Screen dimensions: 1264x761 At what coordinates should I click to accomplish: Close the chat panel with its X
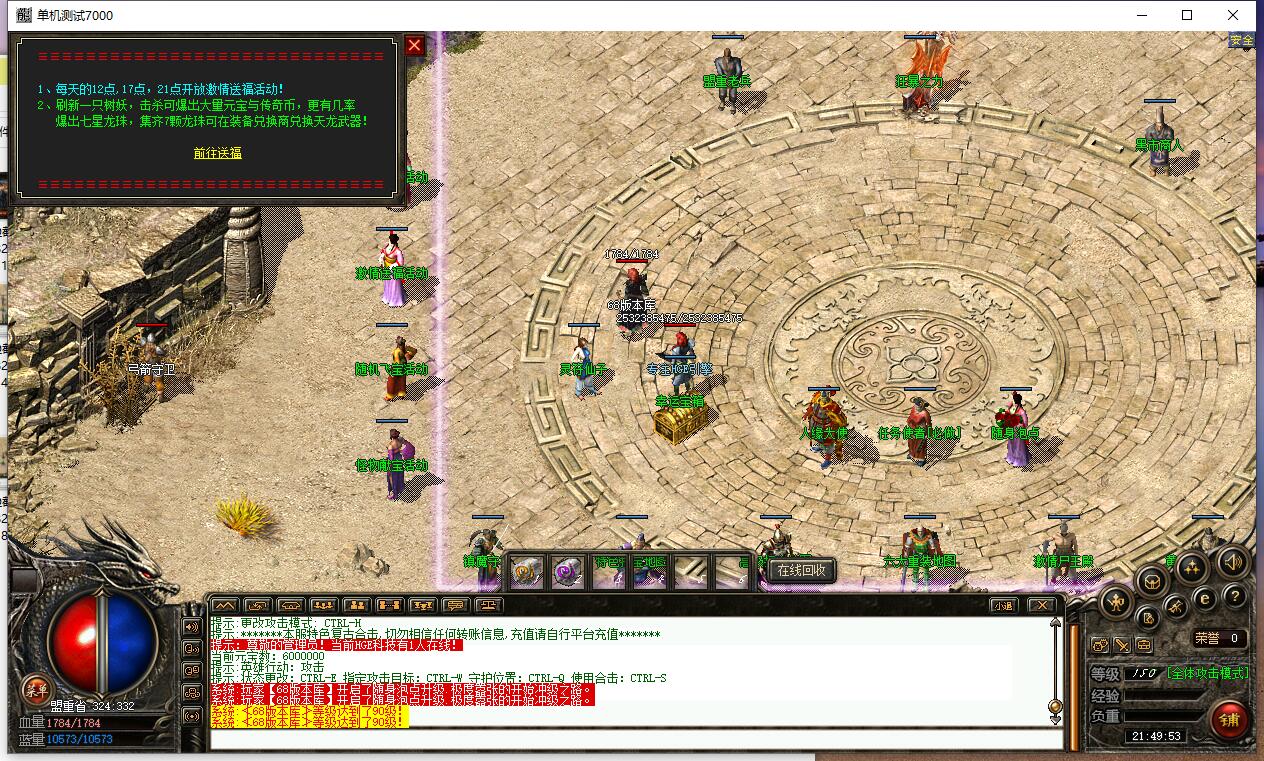click(x=1042, y=605)
